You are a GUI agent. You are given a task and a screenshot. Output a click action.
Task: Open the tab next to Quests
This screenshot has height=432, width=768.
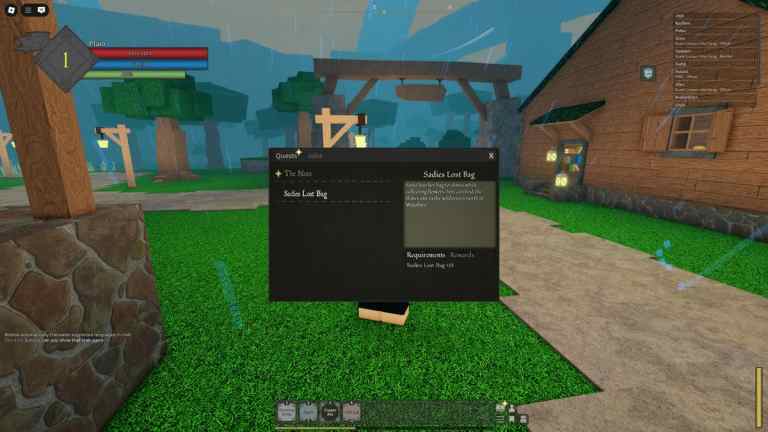pyautogui.click(x=315, y=156)
